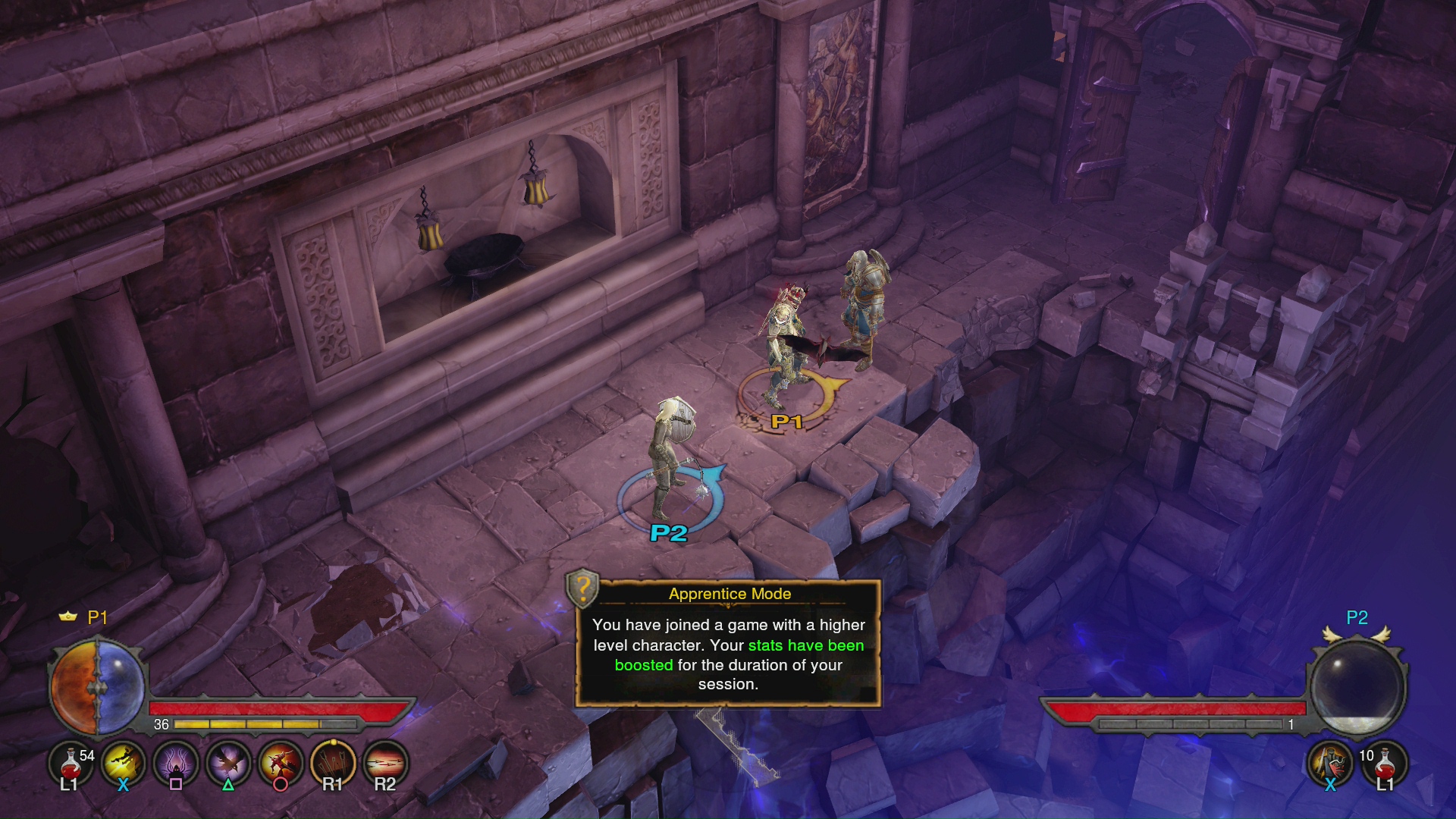Open the Apprentice Mode question-mark shield icon
This screenshot has width=1456, height=819.
point(583,588)
